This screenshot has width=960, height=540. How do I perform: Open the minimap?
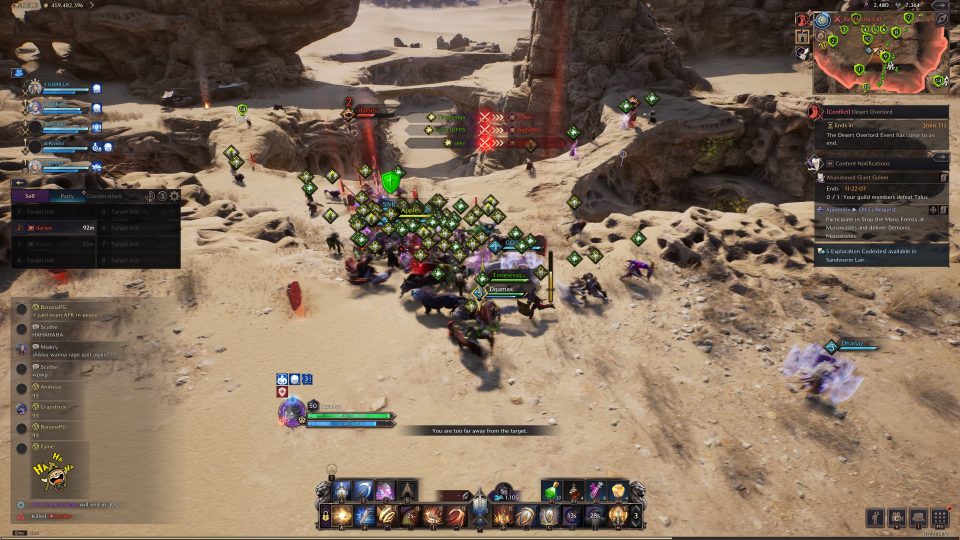[x=880, y=52]
